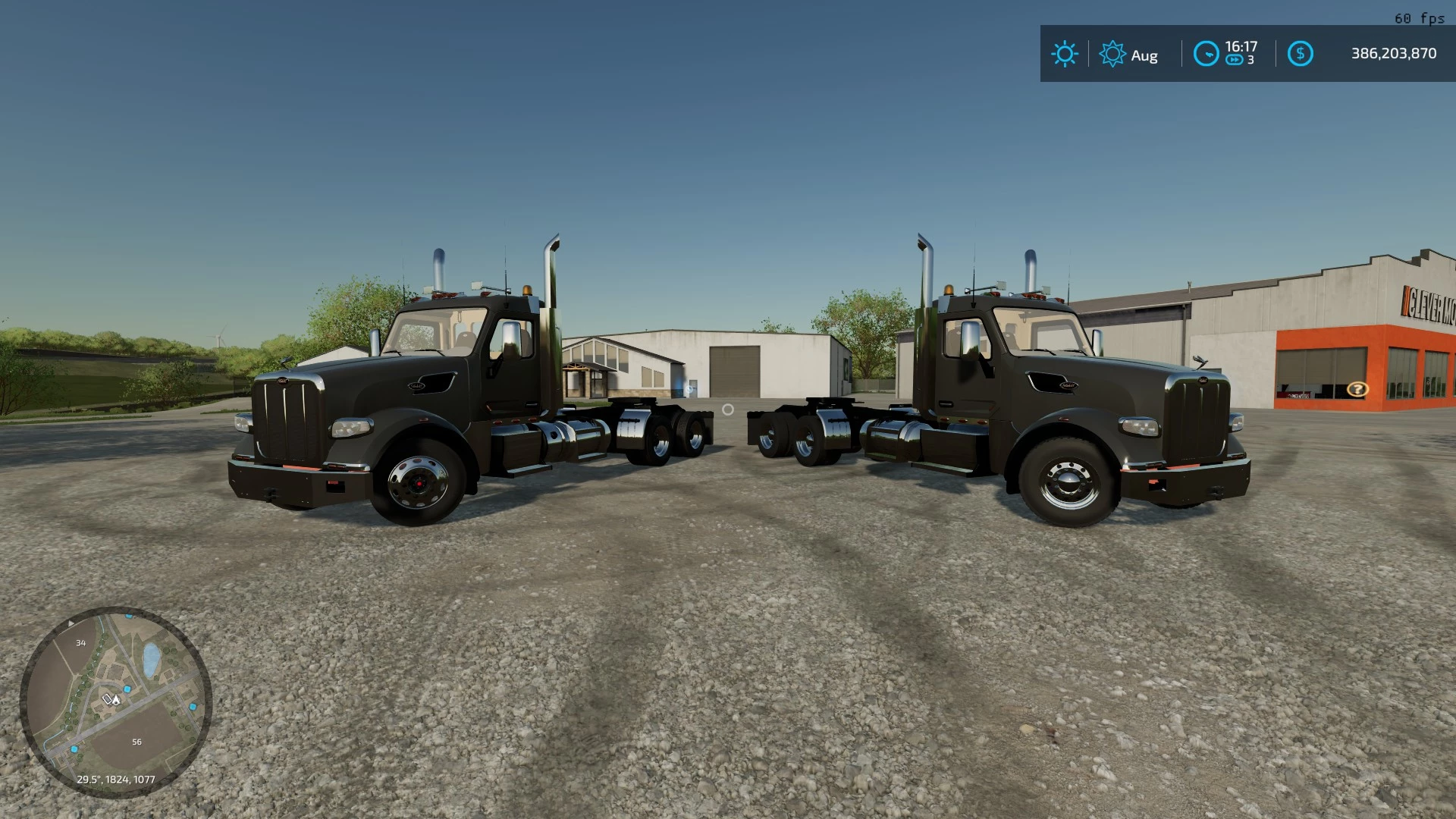
Task: Click the 16:17 game time label
Action: click(x=1241, y=45)
